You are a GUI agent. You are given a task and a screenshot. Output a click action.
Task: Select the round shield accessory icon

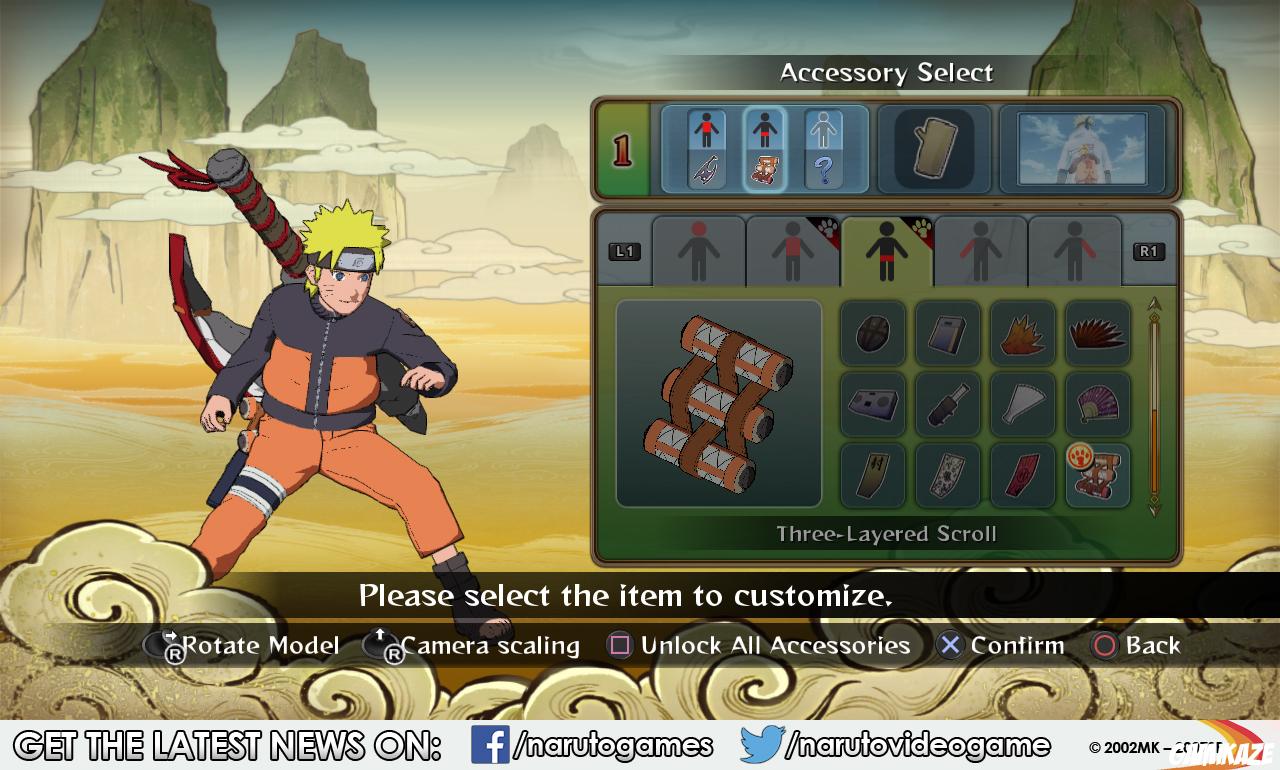pos(872,333)
